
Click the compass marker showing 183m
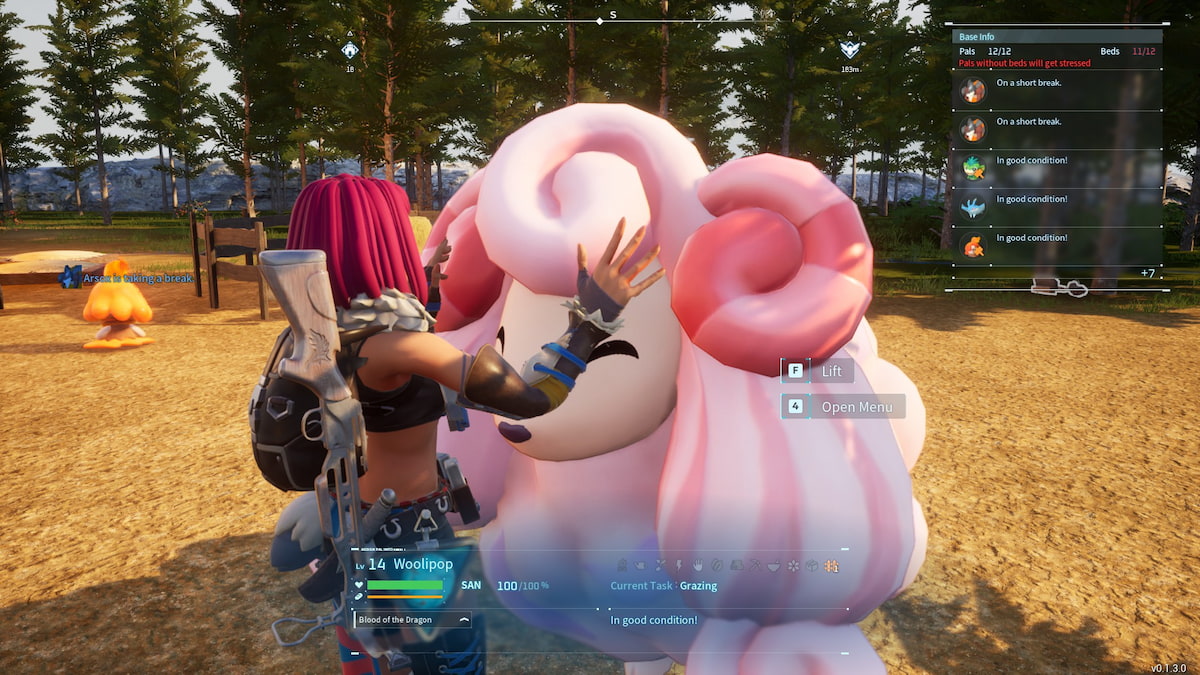pyautogui.click(x=849, y=49)
